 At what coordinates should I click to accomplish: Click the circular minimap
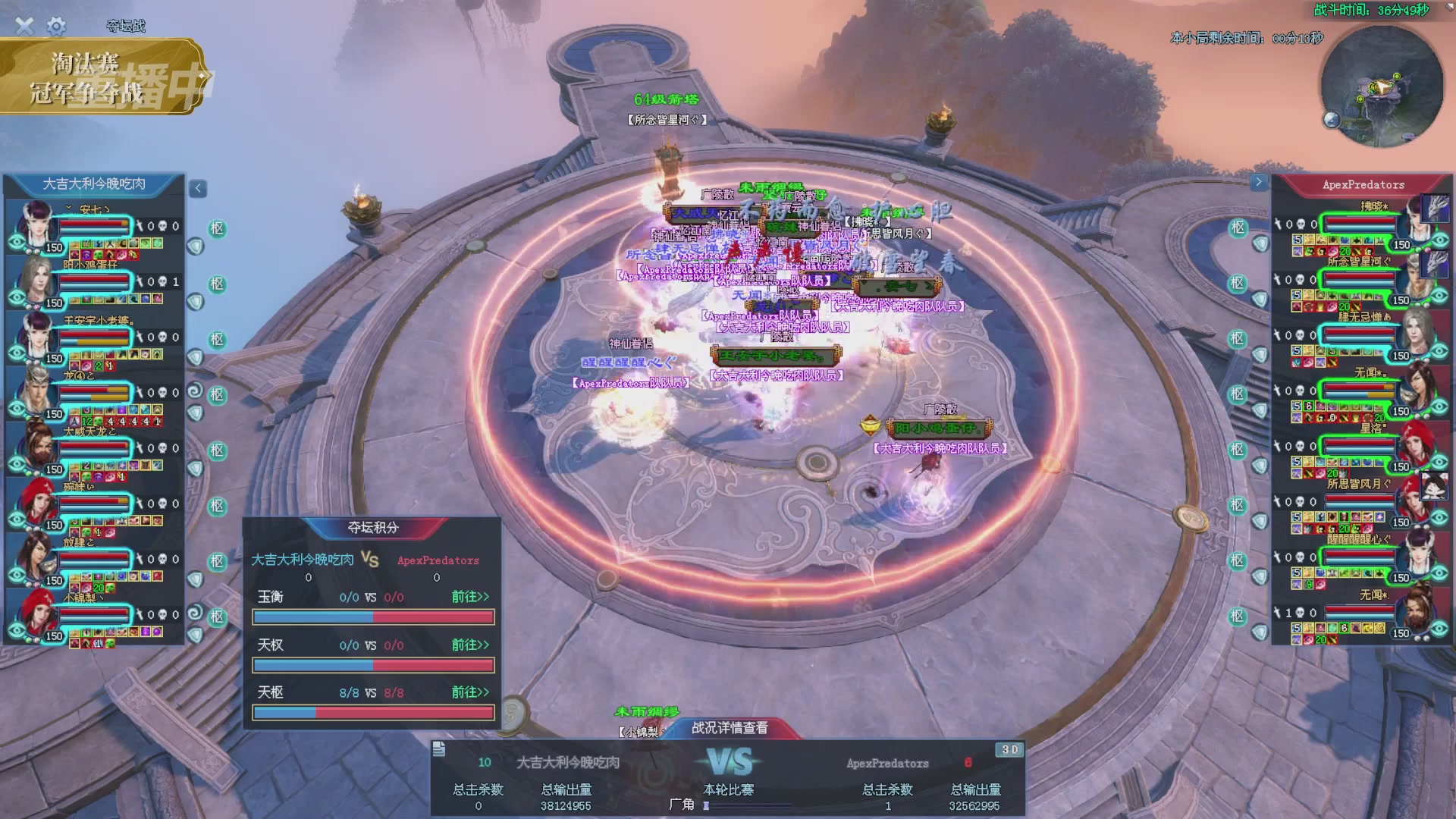(1381, 87)
